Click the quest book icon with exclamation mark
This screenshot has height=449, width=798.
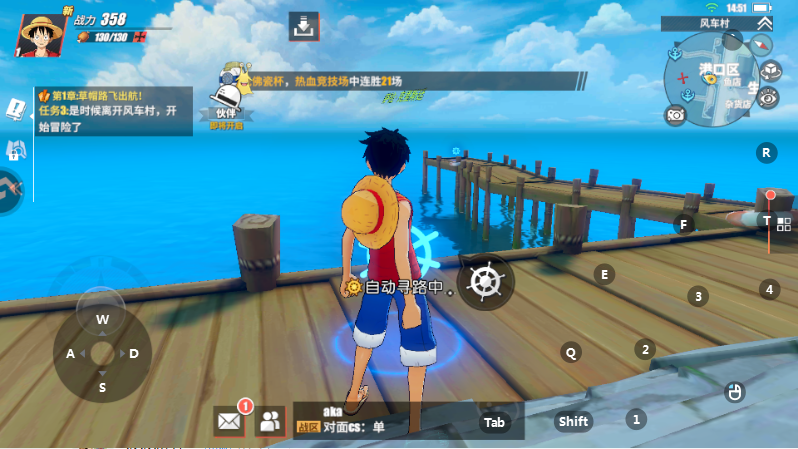click(x=15, y=108)
